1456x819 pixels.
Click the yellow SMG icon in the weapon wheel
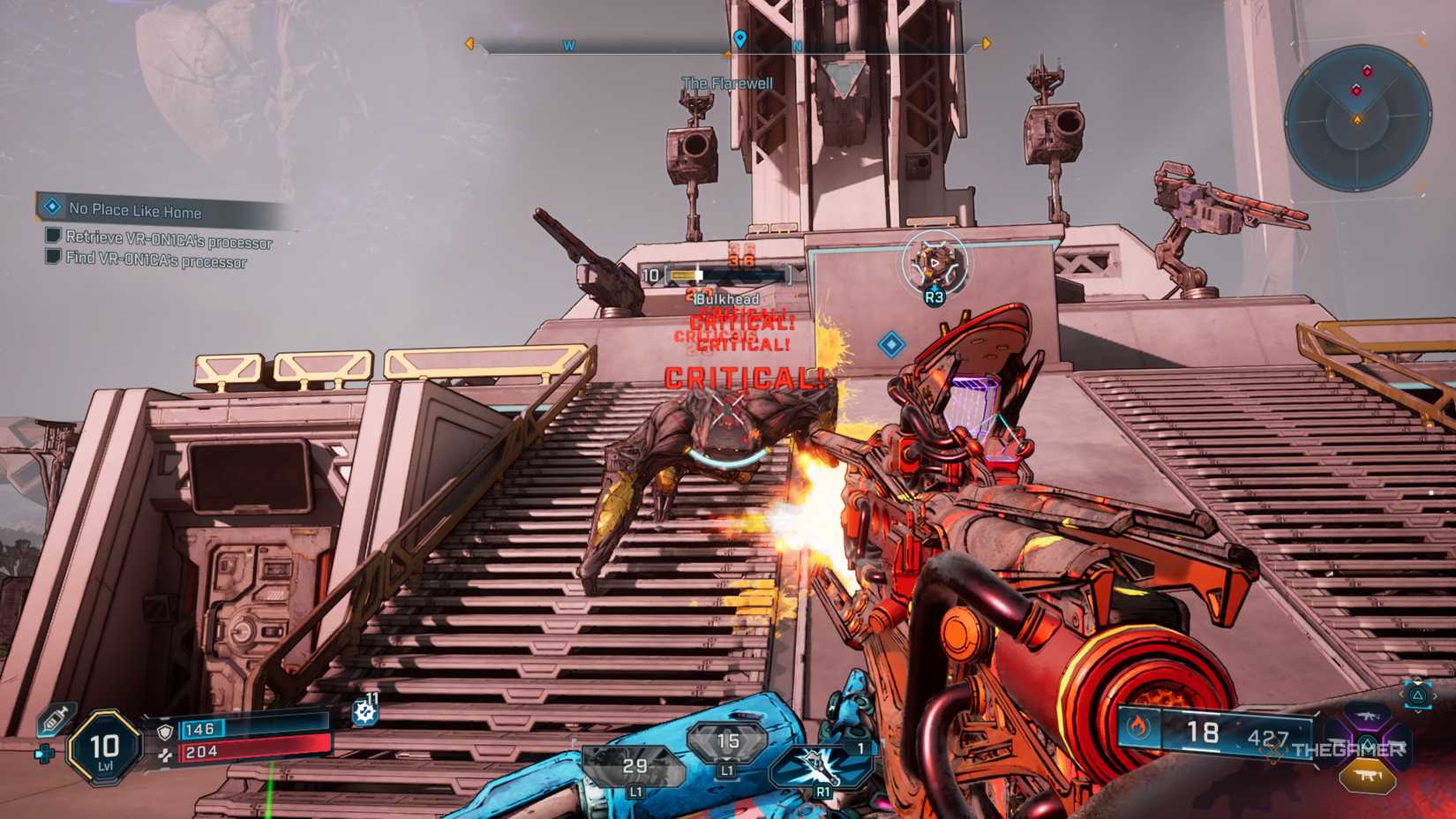click(x=1369, y=775)
